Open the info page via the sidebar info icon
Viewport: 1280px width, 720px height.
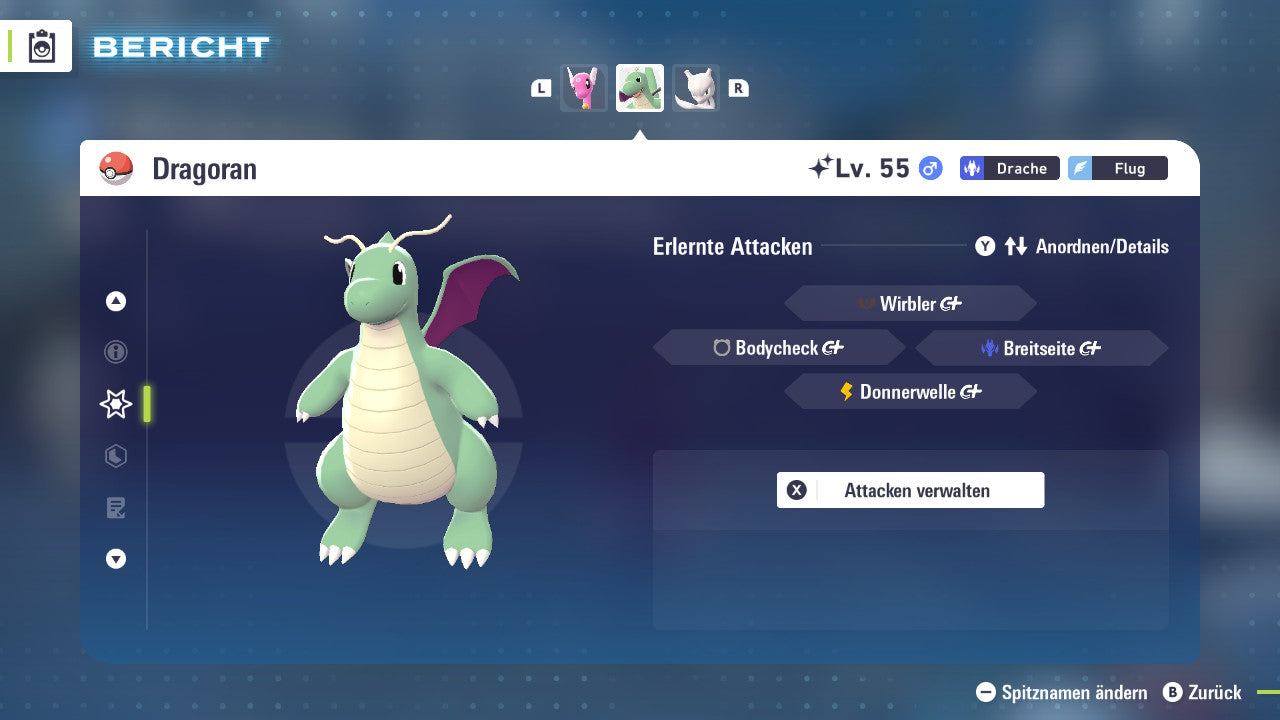pos(115,352)
